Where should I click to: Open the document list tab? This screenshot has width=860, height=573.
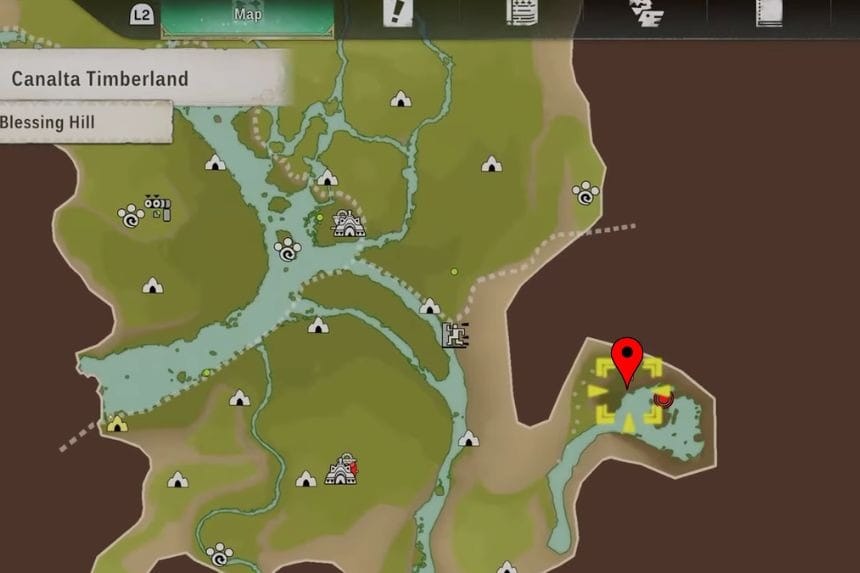point(520,13)
